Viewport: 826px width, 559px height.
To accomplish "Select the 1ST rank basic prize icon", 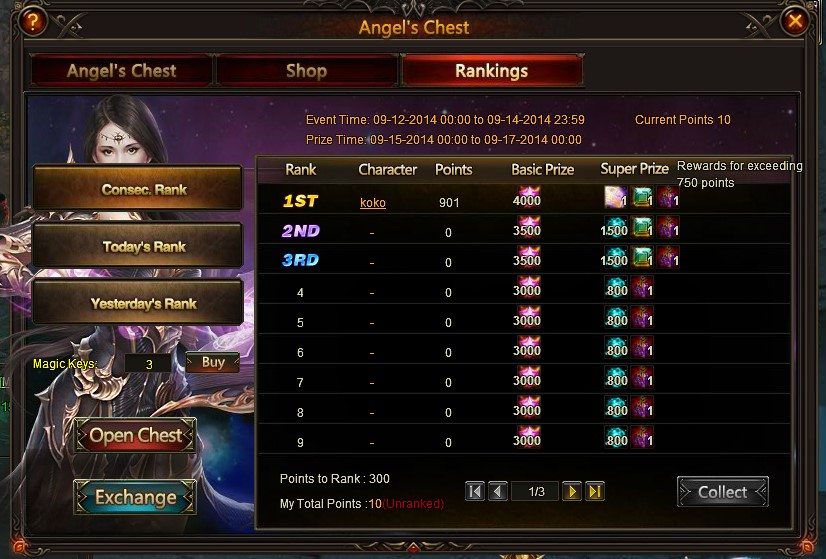I will [526, 197].
